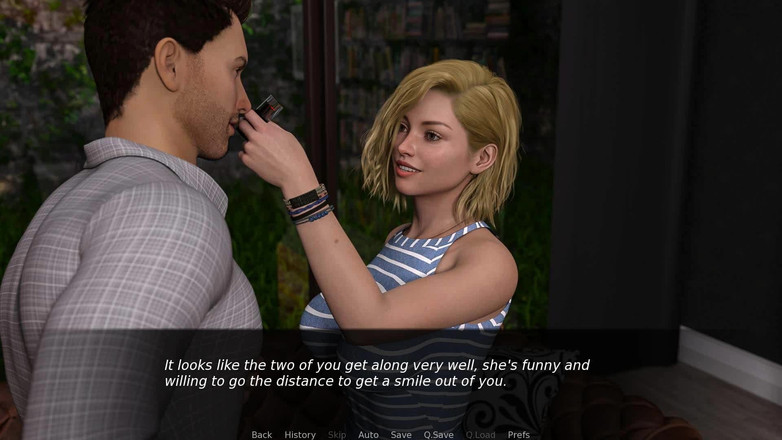Go back to the previous line
782x440 pixels.
click(x=262, y=435)
